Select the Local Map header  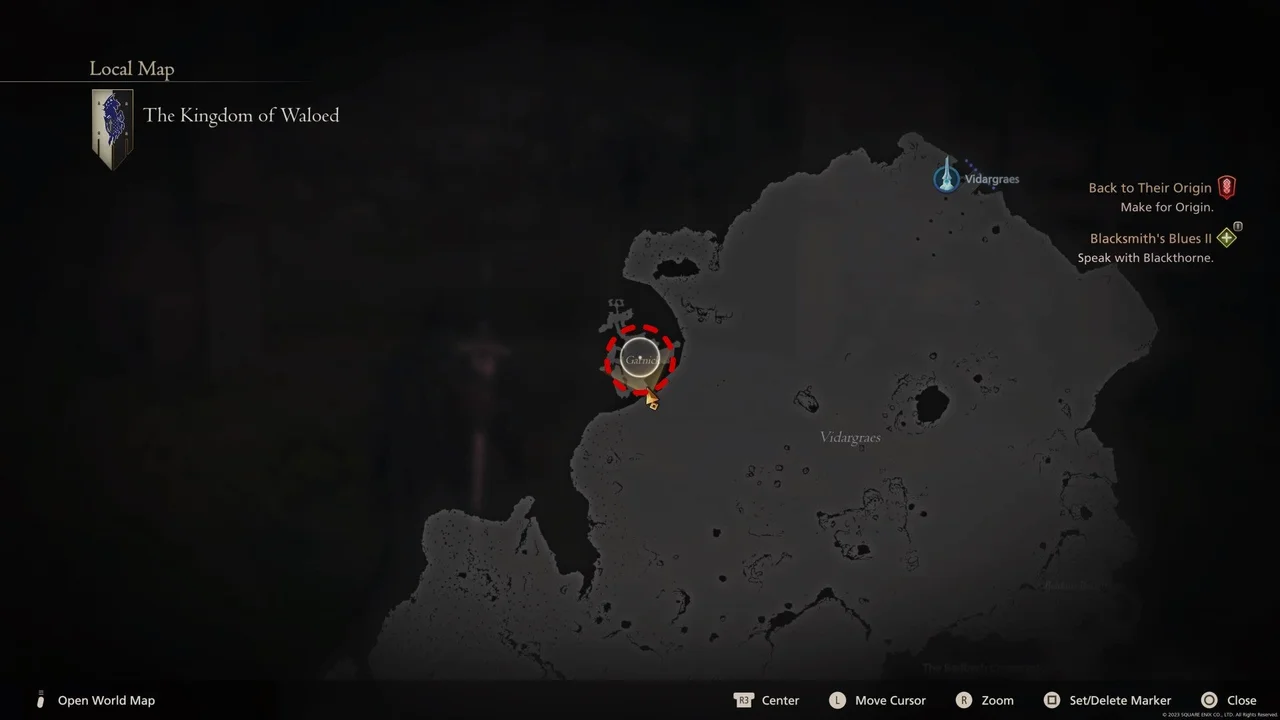[131, 68]
